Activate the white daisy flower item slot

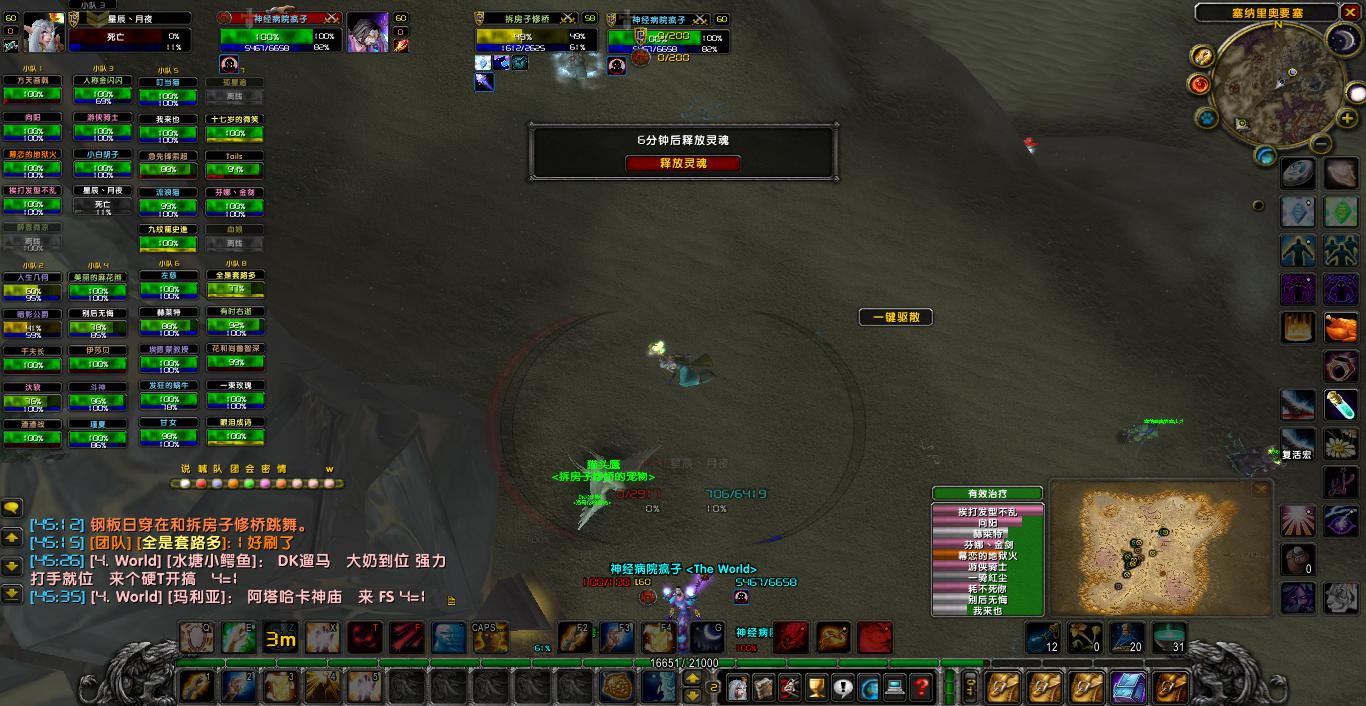(1341, 444)
